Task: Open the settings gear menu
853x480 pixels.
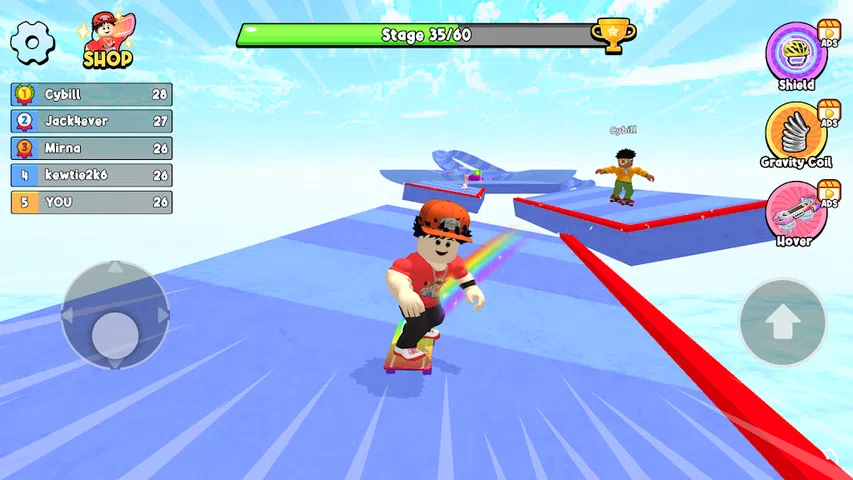Action: pyautogui.click(x=32, y=41)
